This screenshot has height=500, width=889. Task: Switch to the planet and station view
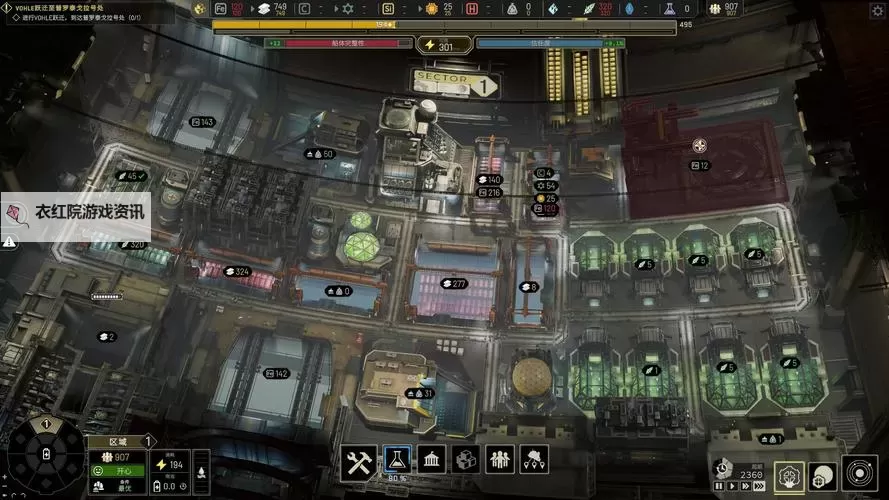point(822,476)
